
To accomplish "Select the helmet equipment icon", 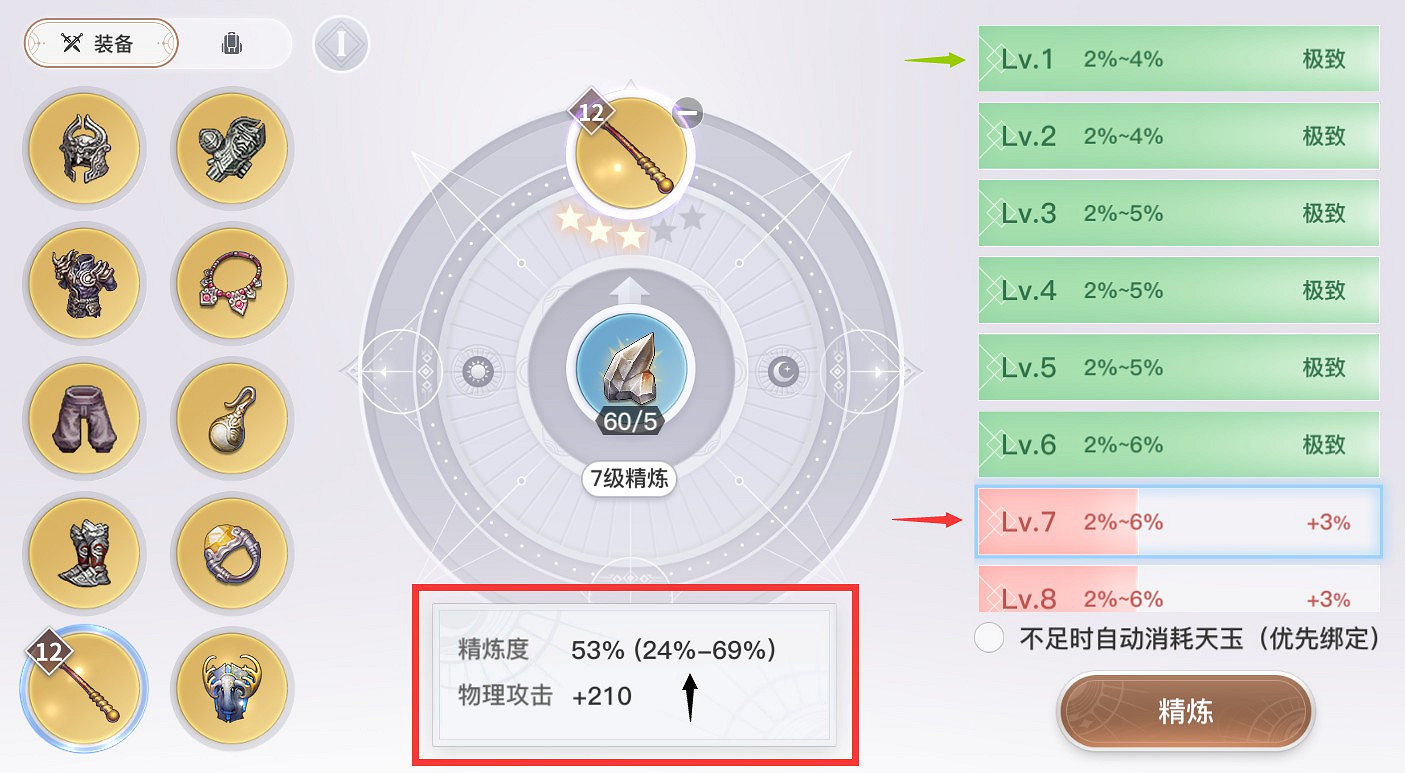I will 84,148.
